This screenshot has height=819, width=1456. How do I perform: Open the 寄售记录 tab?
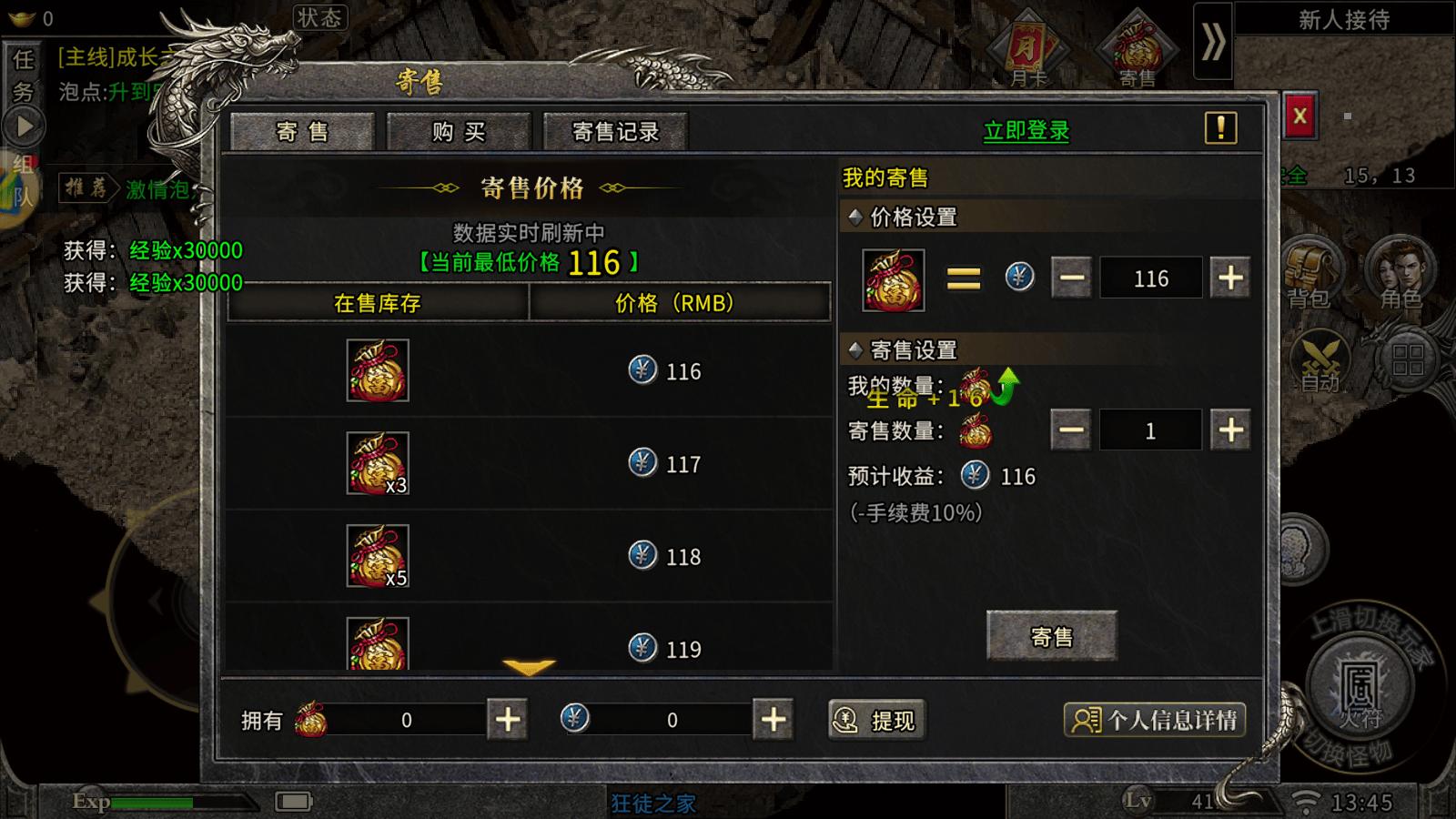click(x=615, y=132)
